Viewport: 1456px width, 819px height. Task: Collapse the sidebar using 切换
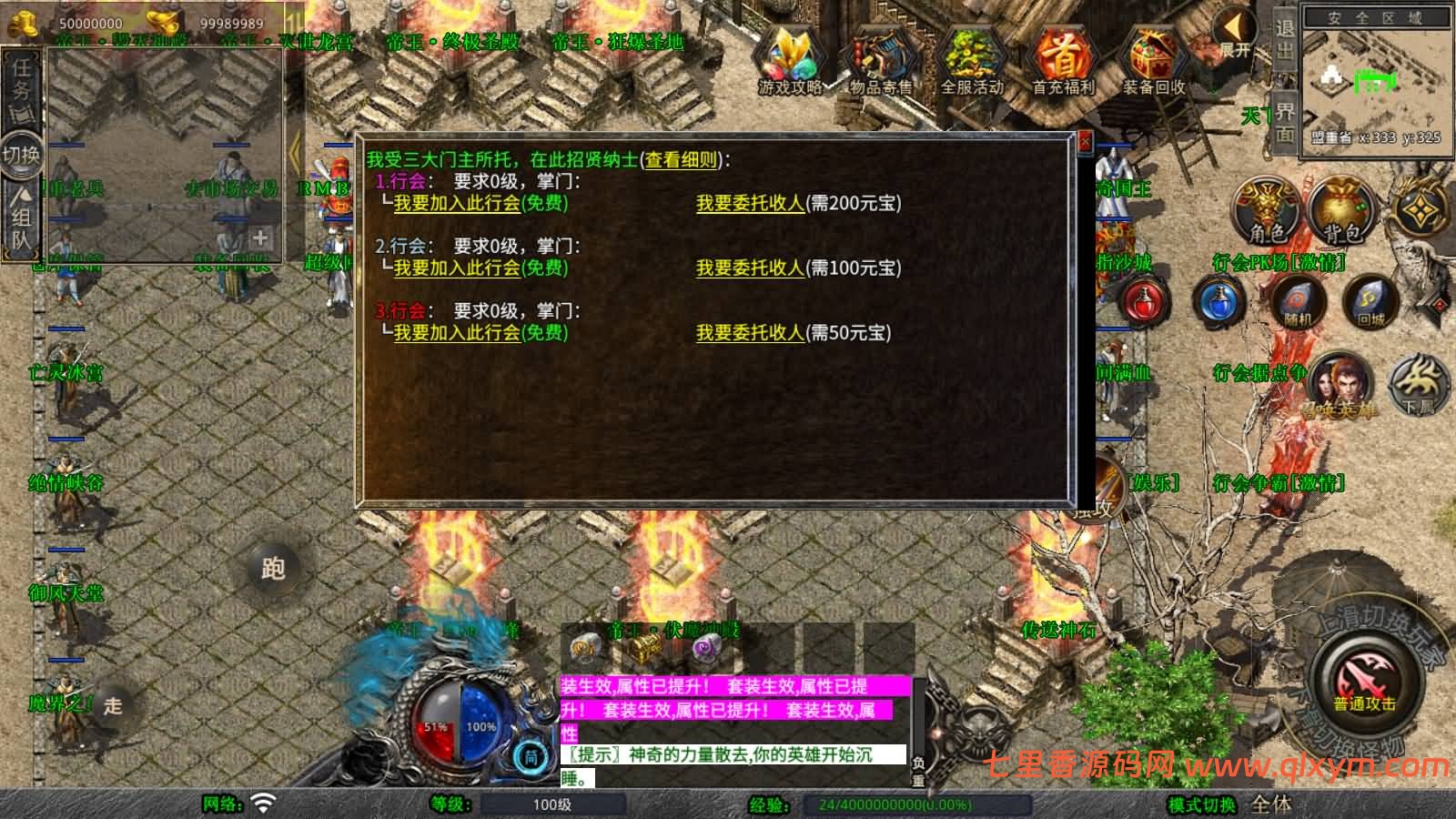pos(20,155)
